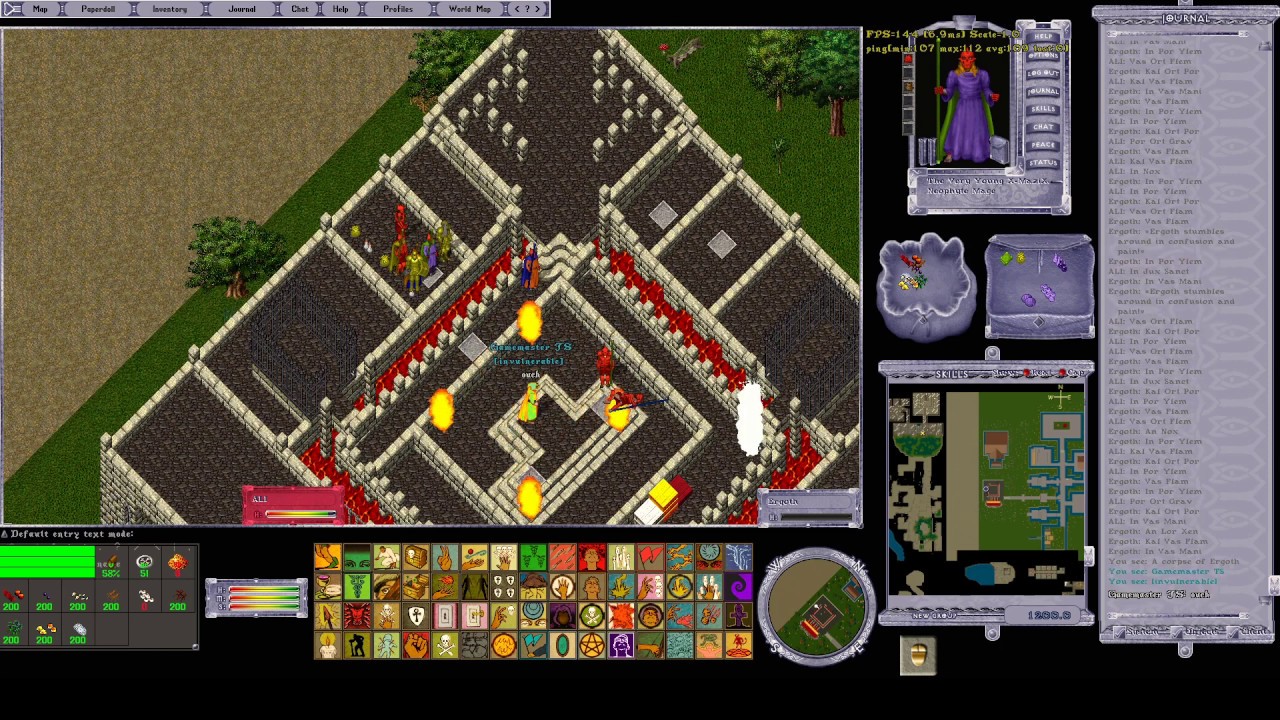The height and width of the screenshot is (720, 1280).
Task: Open the Profiles menu in the top bar
Action: point(397,9)
